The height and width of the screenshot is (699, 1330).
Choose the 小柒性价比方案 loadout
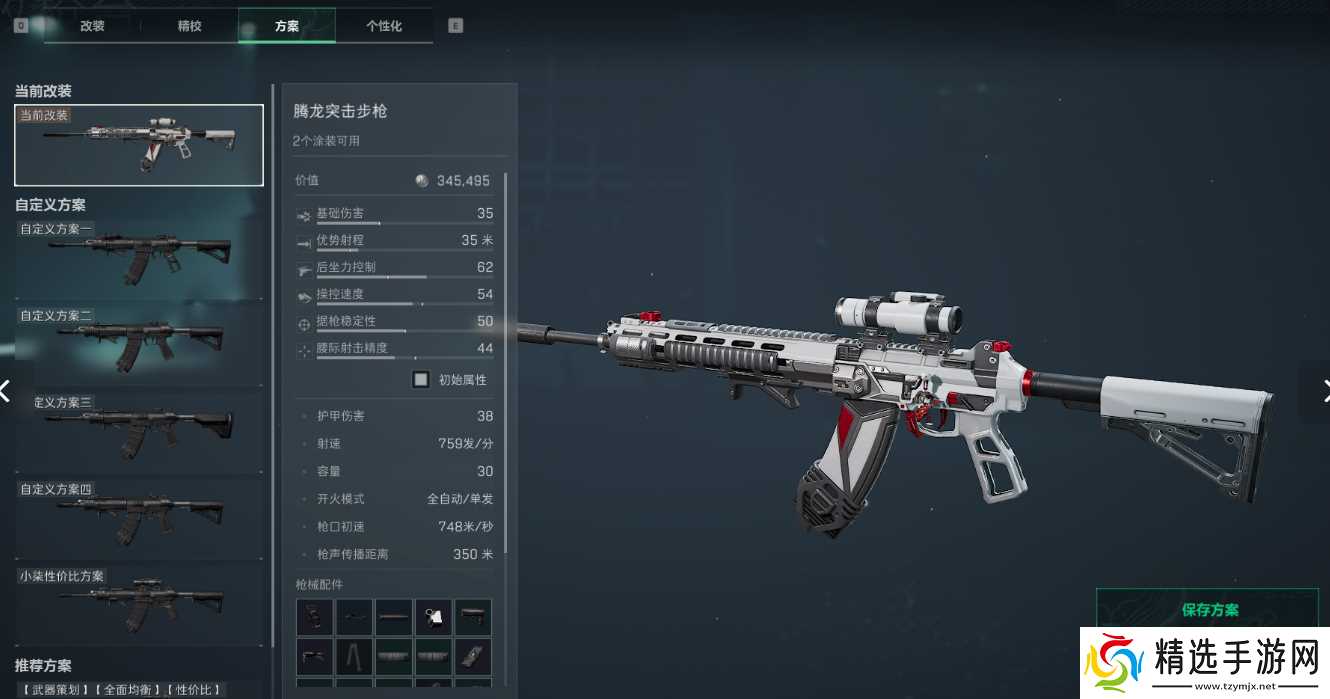tap(139, 605)
